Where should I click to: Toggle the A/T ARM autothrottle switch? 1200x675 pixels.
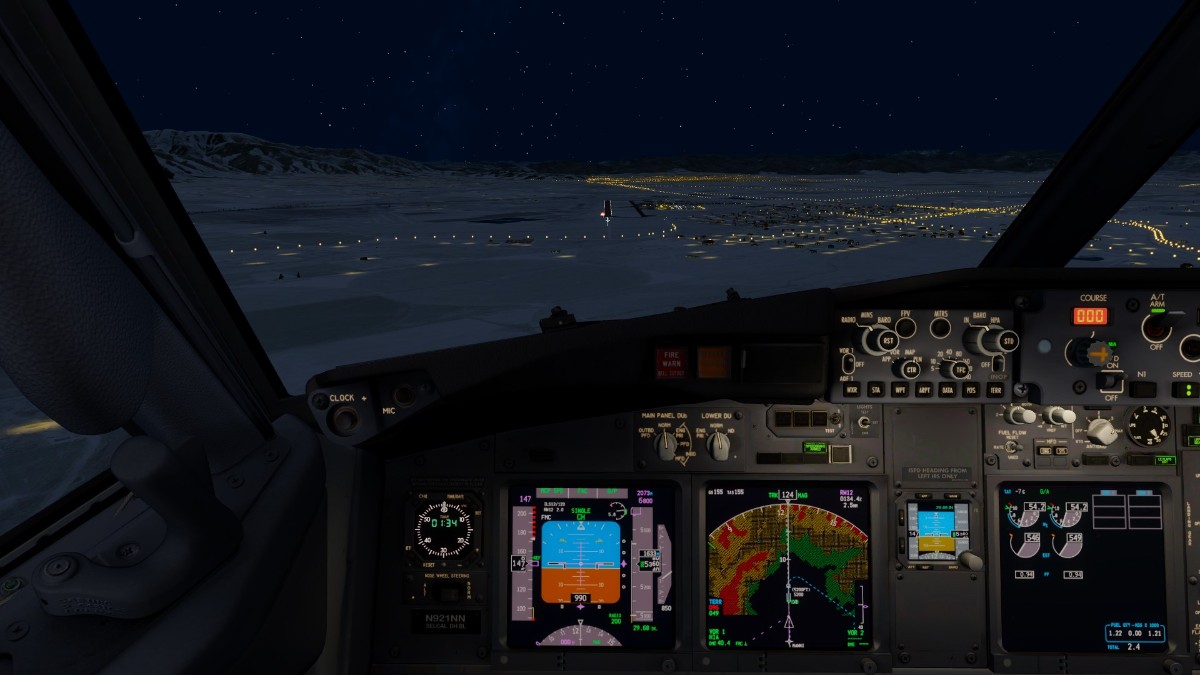(x=1156, y=328)
